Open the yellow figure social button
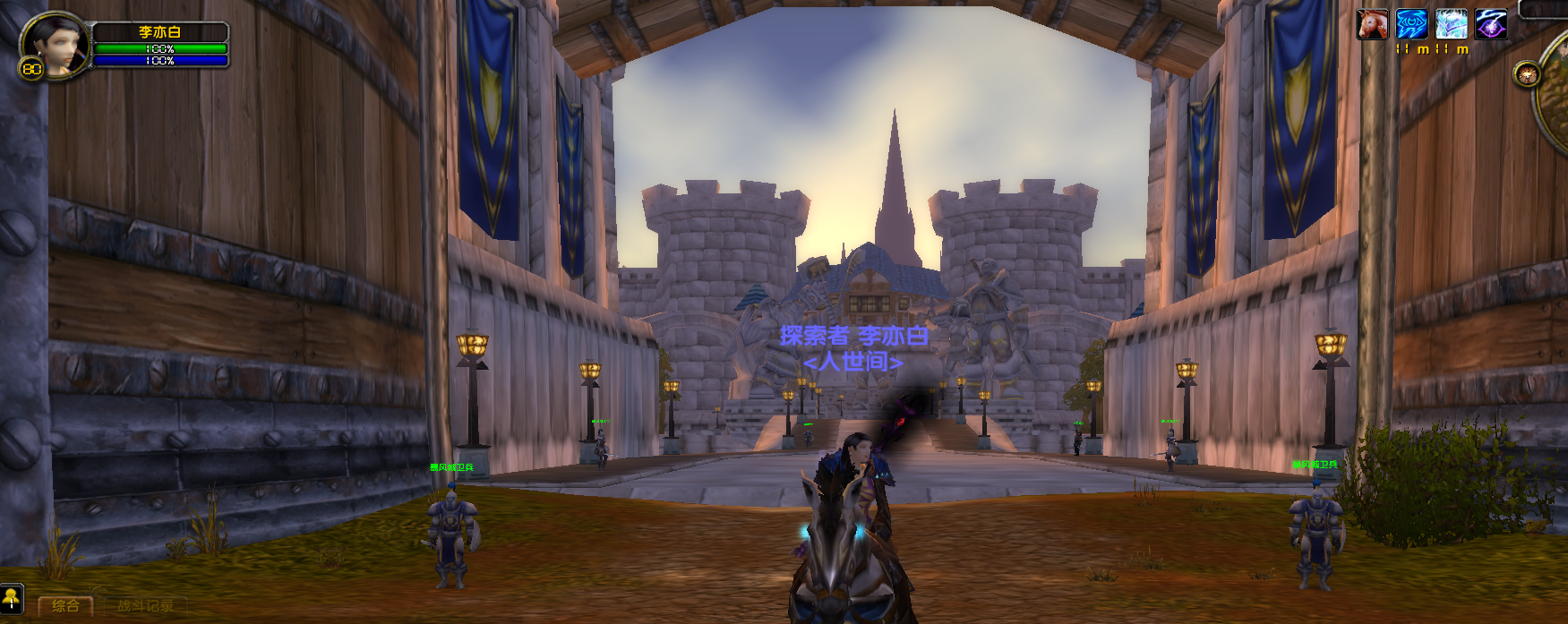 12,598
